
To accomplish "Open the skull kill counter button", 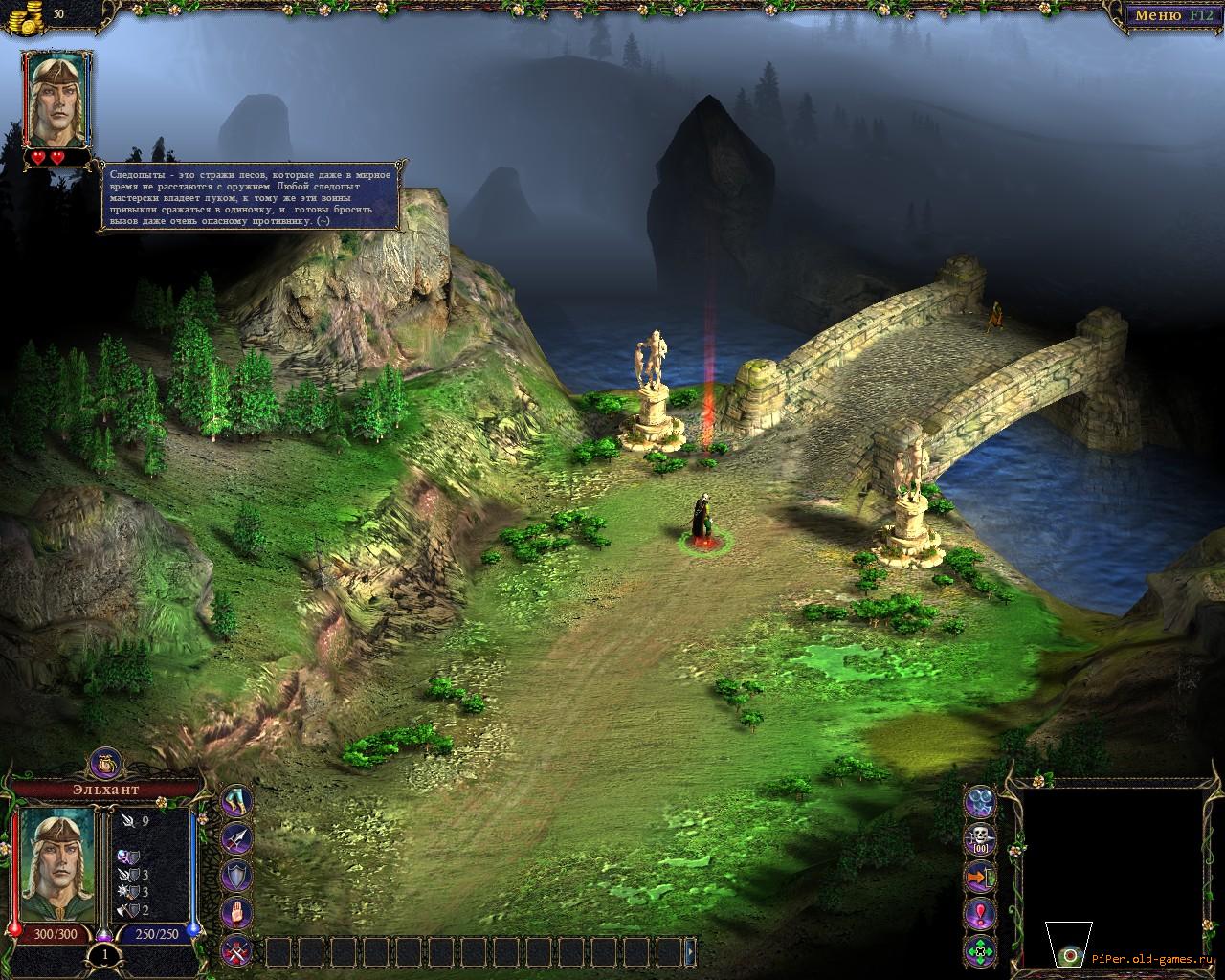I will pos(981,839).
